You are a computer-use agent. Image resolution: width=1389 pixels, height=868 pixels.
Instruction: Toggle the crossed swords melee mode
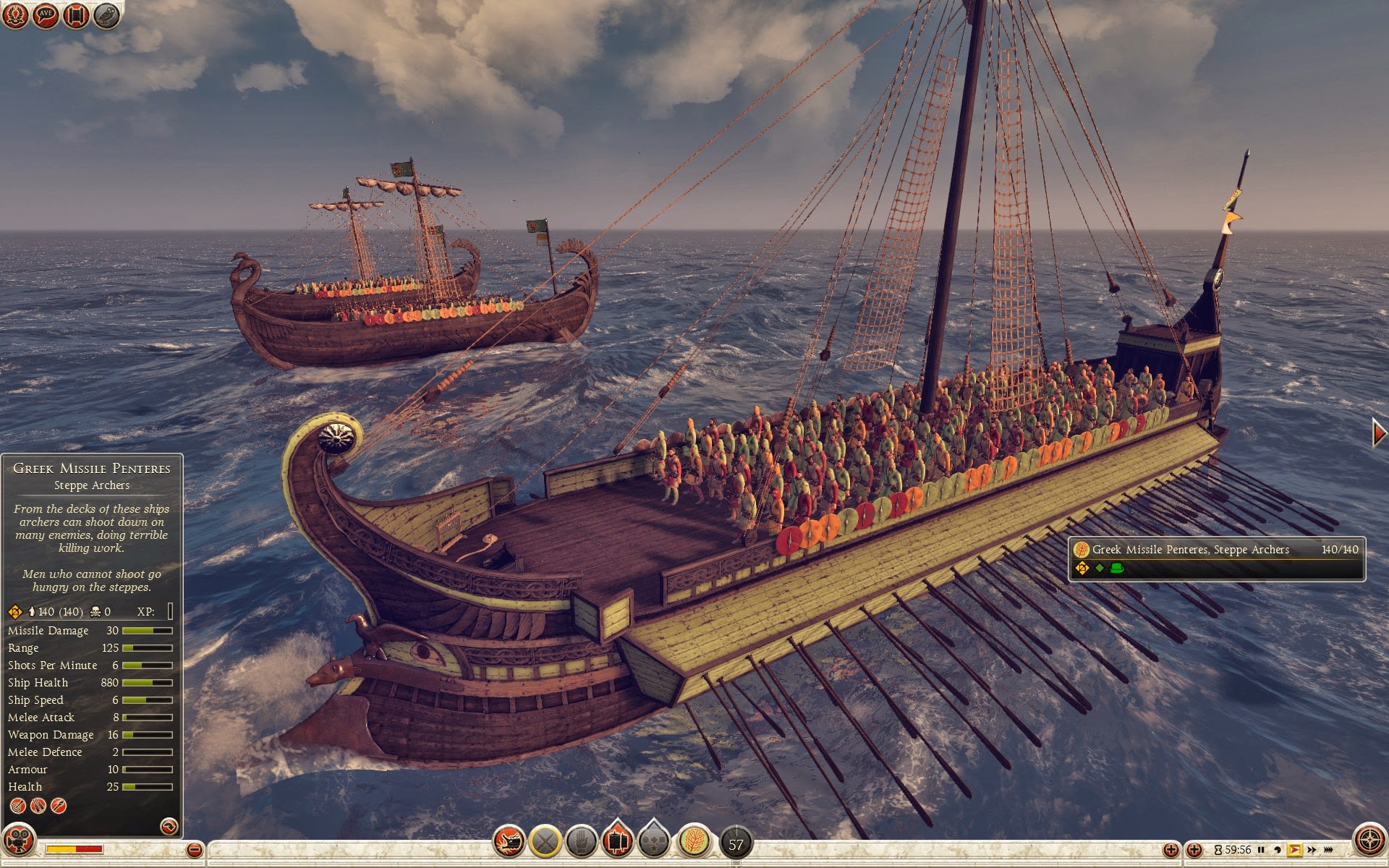point(545,841)
